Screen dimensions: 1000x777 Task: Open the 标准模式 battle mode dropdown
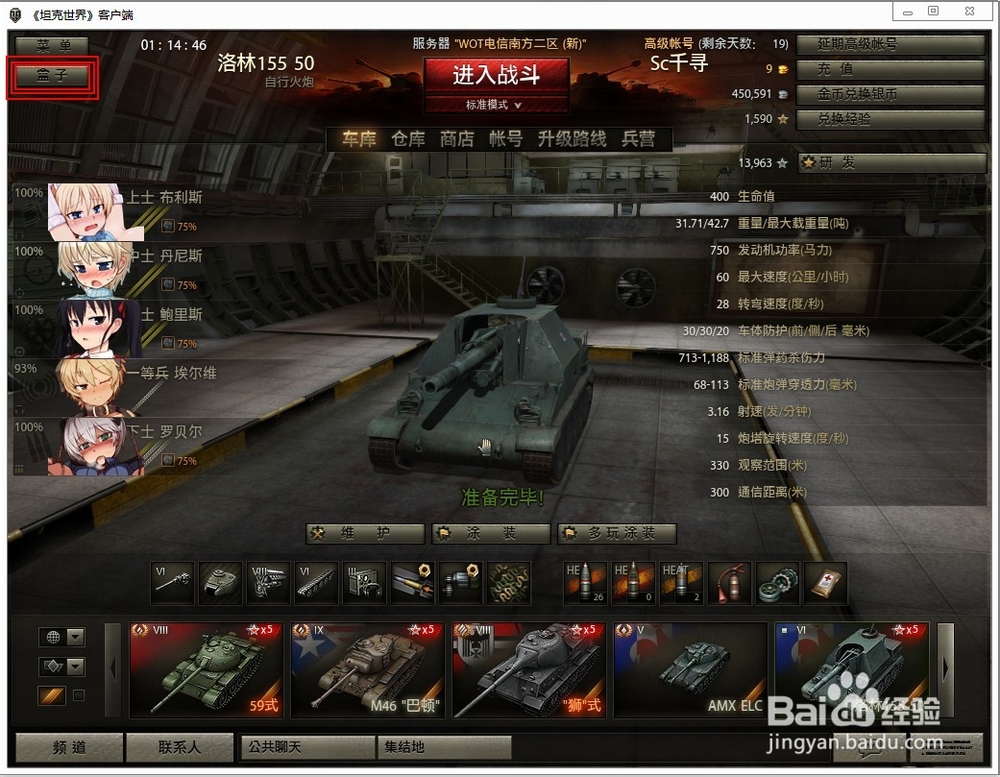coord(496,104)
